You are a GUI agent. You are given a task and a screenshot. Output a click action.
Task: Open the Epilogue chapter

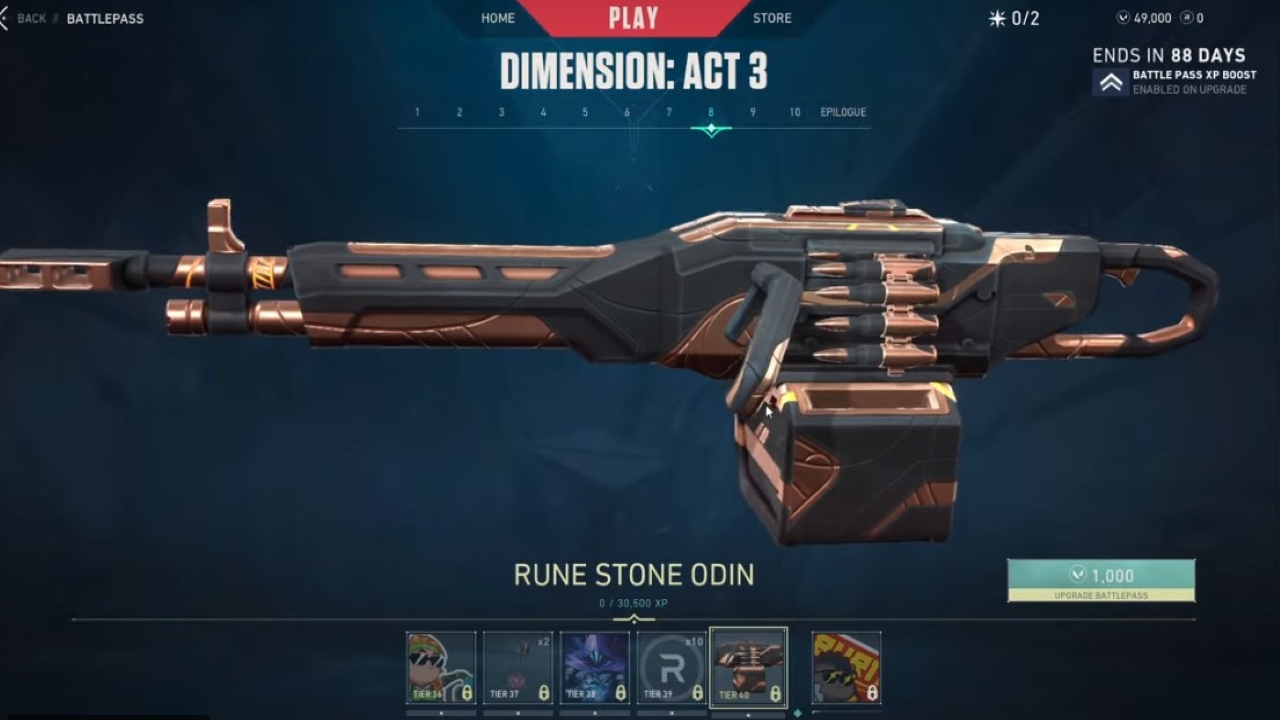843,112
